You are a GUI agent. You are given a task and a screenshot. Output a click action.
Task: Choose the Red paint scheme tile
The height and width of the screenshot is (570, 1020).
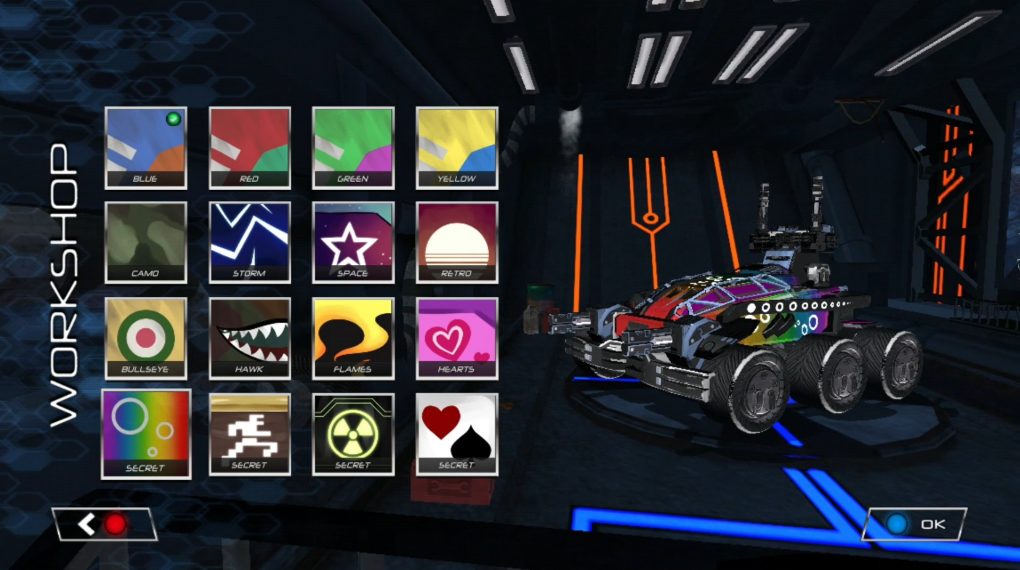(249, 148)
